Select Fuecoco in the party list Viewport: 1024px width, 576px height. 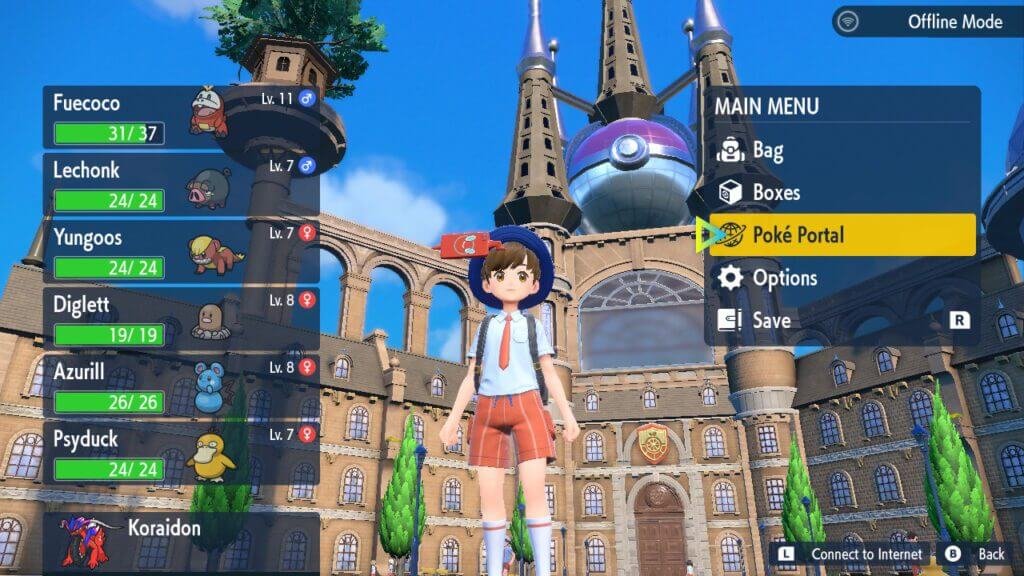pyautogui.click(x=180, y=117)
